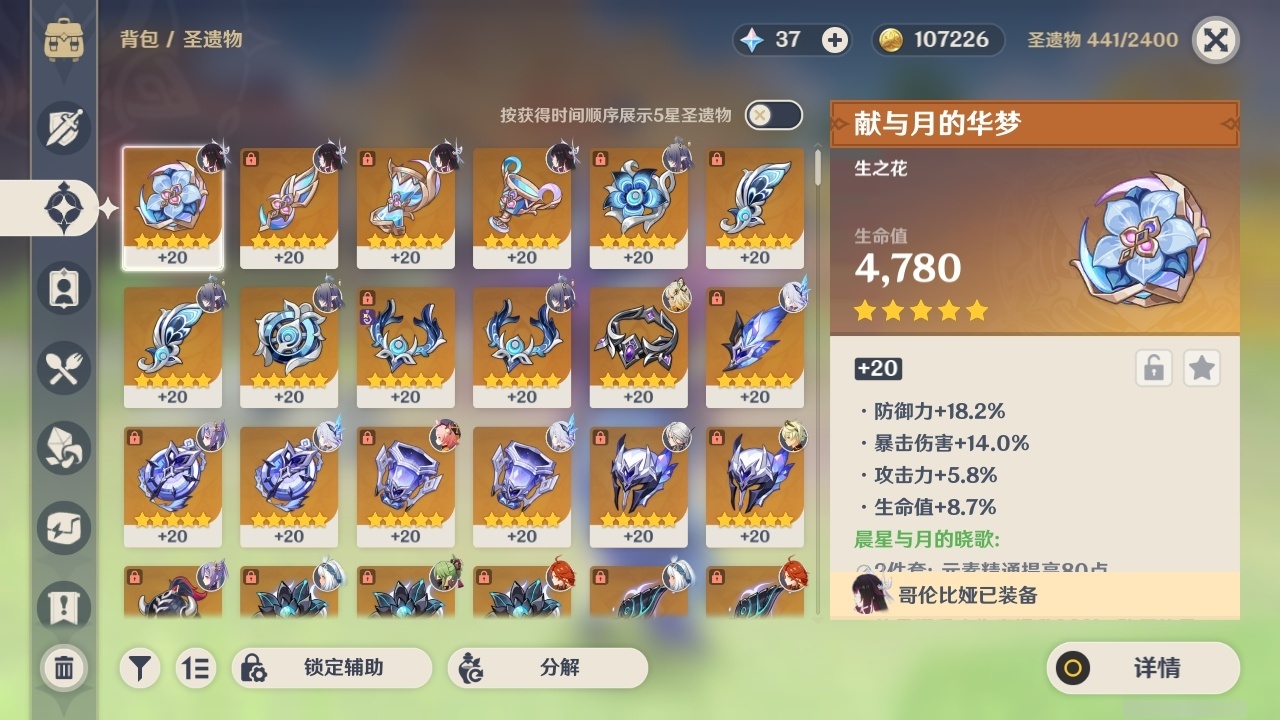
Task: Open the gadgets category icon
Action: point(63,528)
